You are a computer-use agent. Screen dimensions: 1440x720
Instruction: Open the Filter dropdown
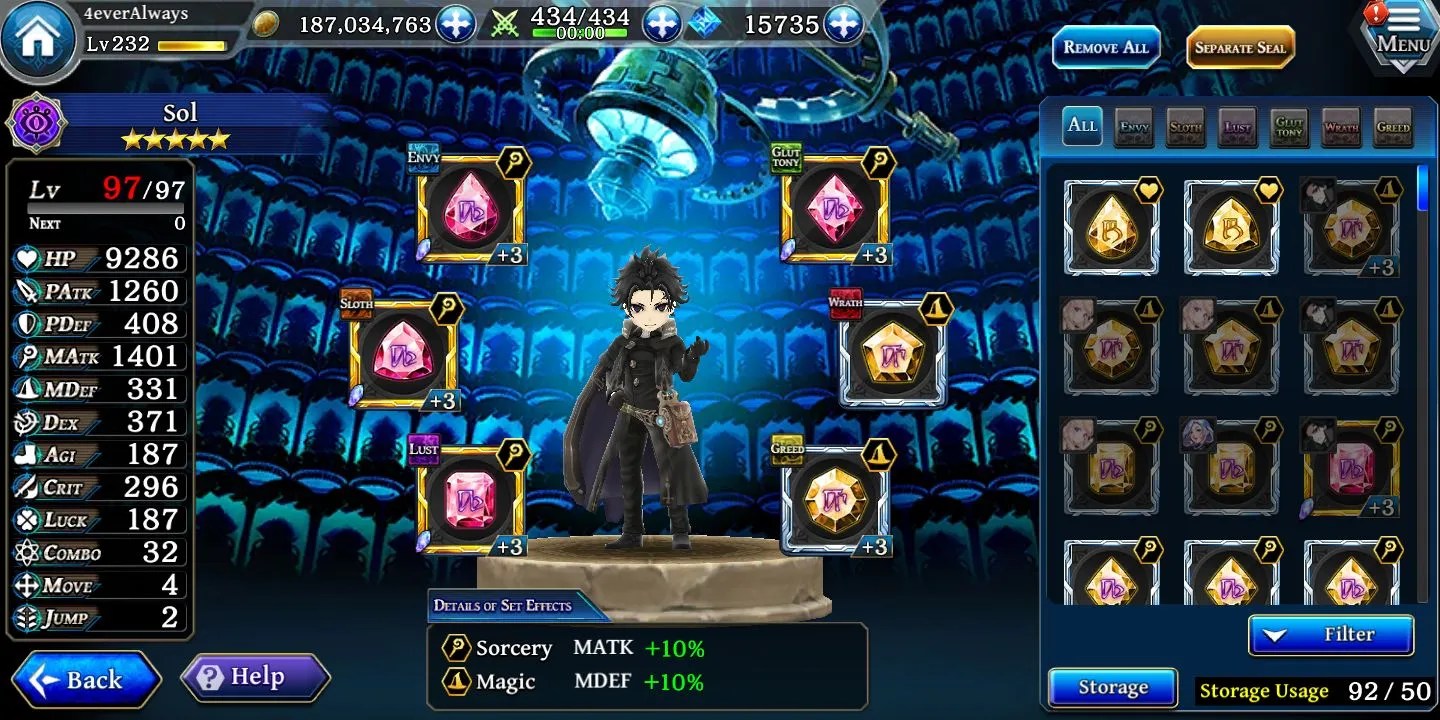(x=1331, y=634)
